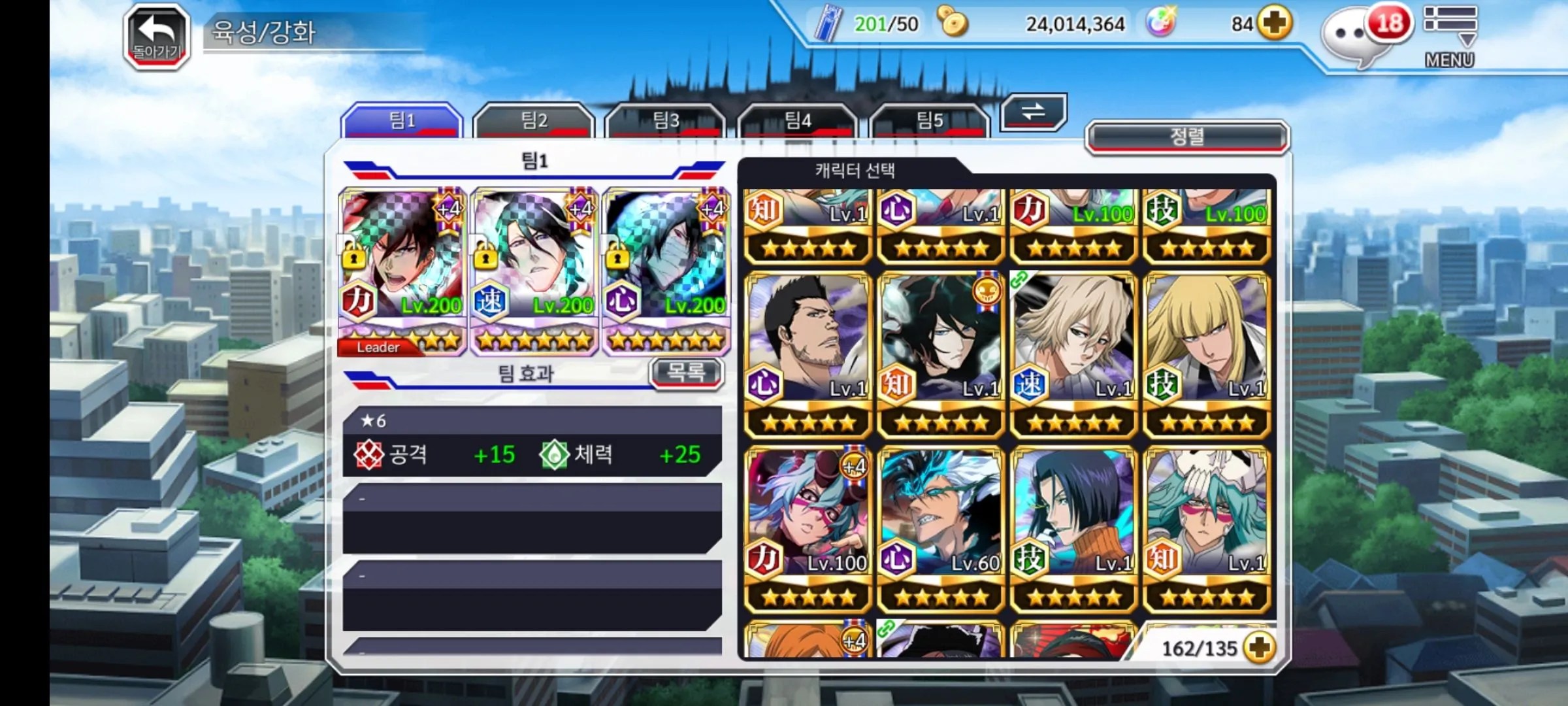Select the 팀5 tab
Image resolution: width=1568 pixels, height=706 pixels.
pos(930,120)
